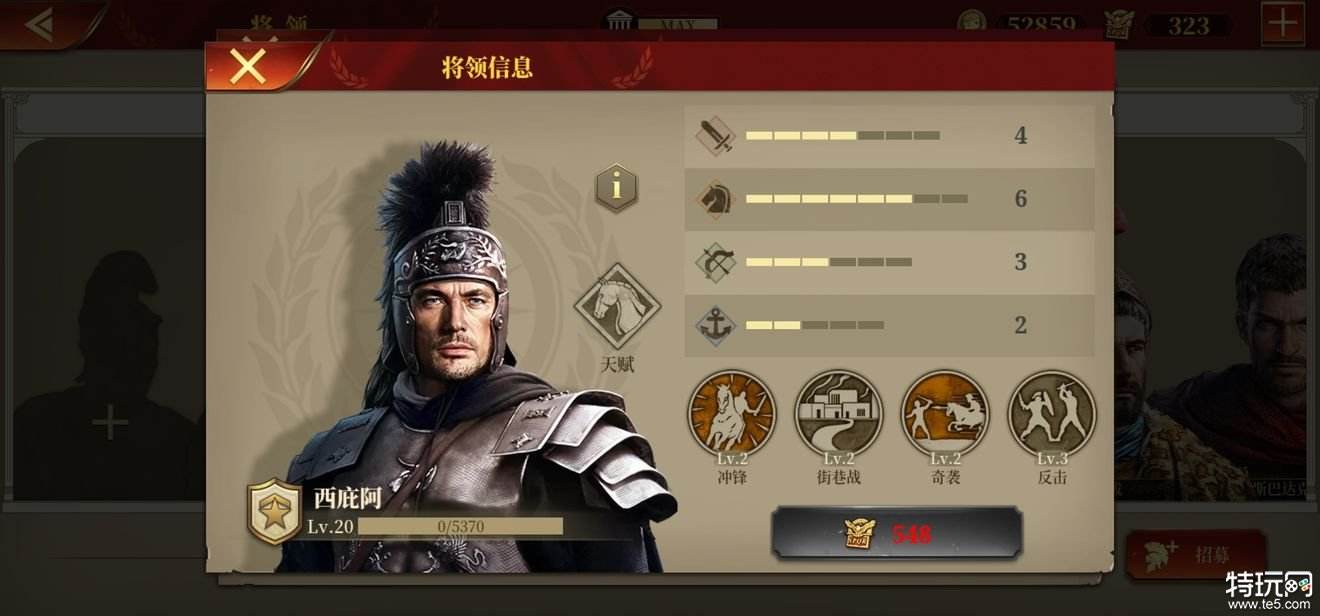Image resolution: width=1320 pixels, height=616 pixels.
Task: Tap the infantry sword attribute icon
Action: pyautogui.click(x=716, y=136)
